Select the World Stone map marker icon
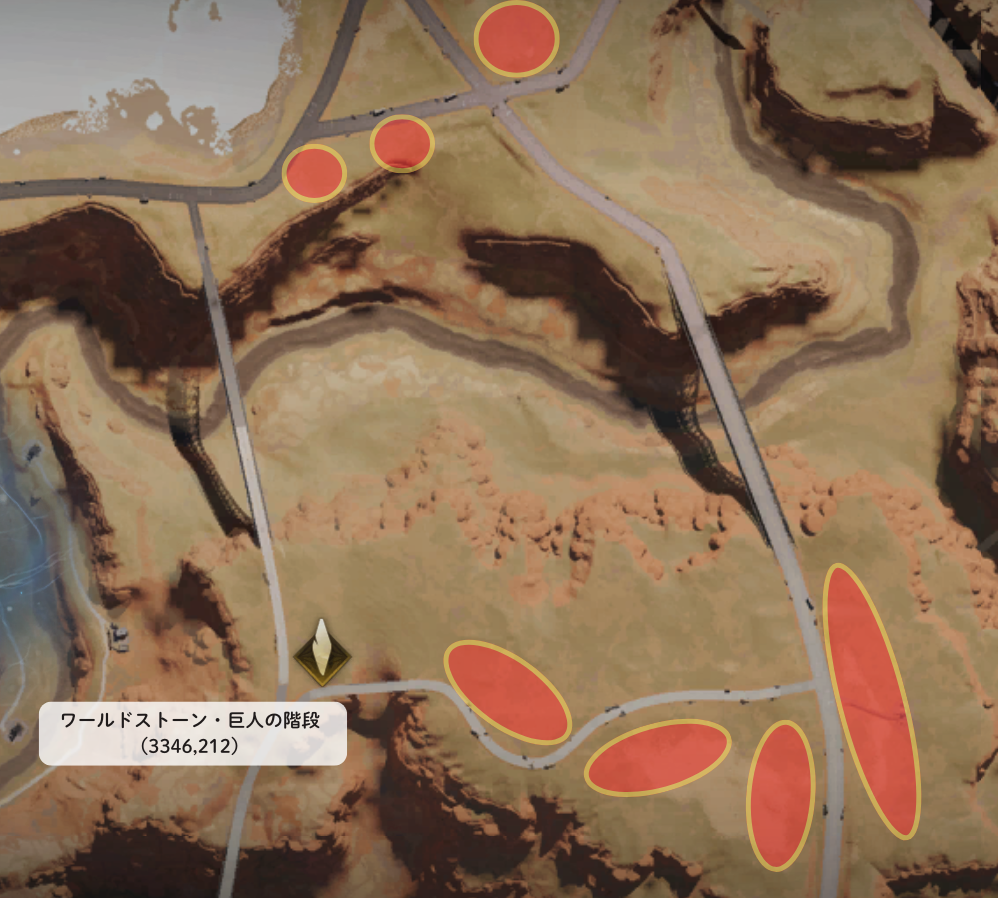Screen dimensions: 998x898 (x=322, y=654)
